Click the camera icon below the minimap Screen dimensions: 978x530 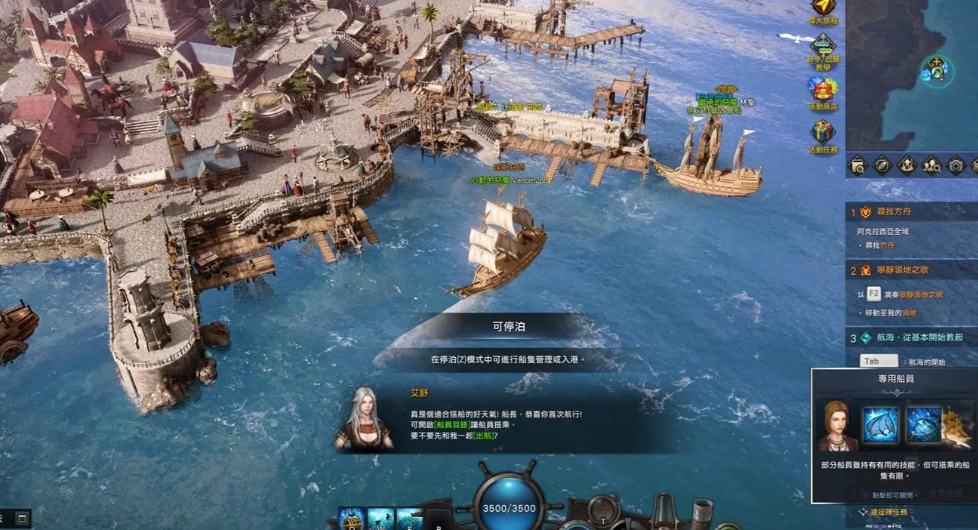pos(956,165)
